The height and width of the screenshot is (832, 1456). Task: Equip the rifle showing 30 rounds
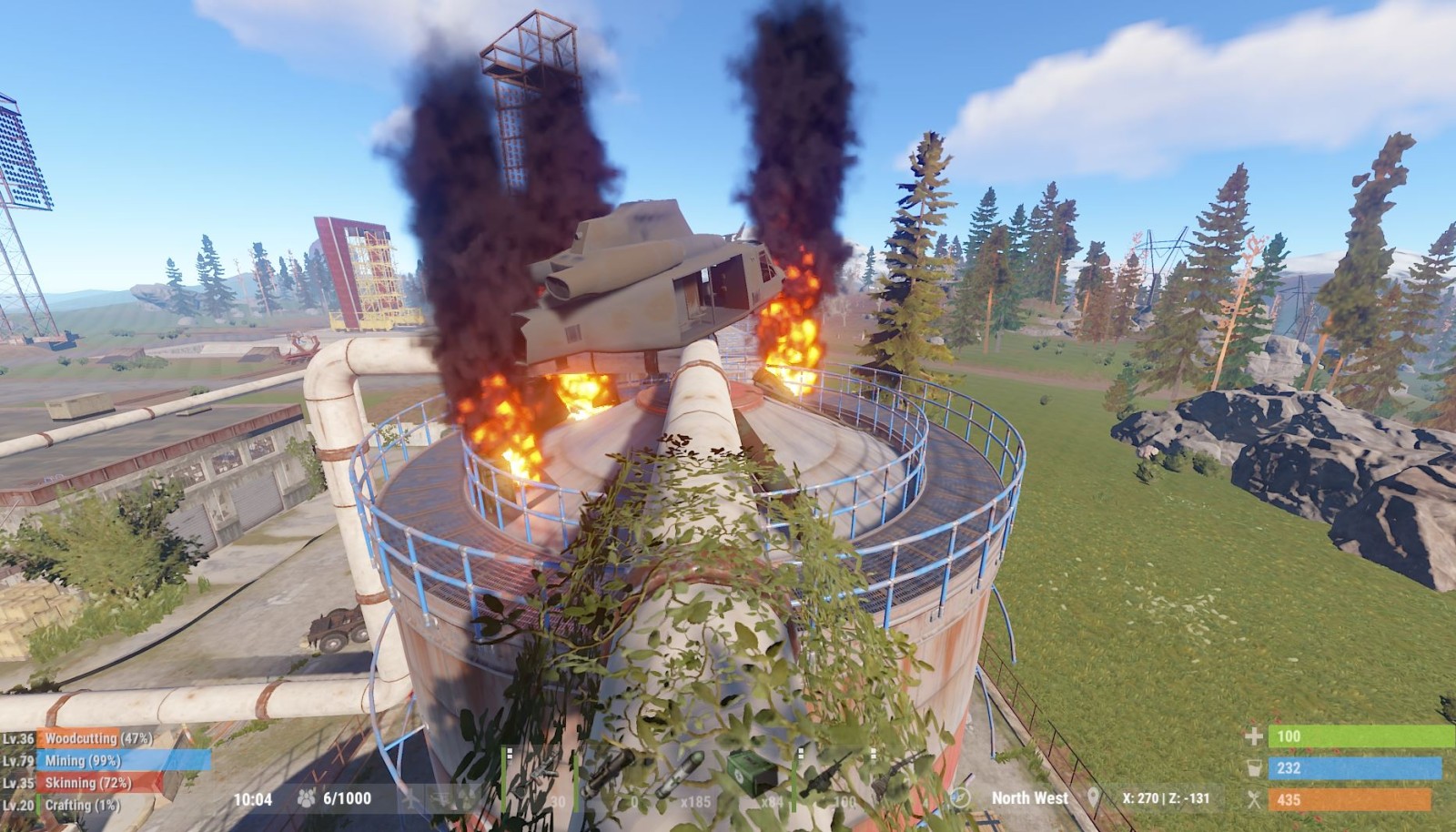tap(539, 776)
